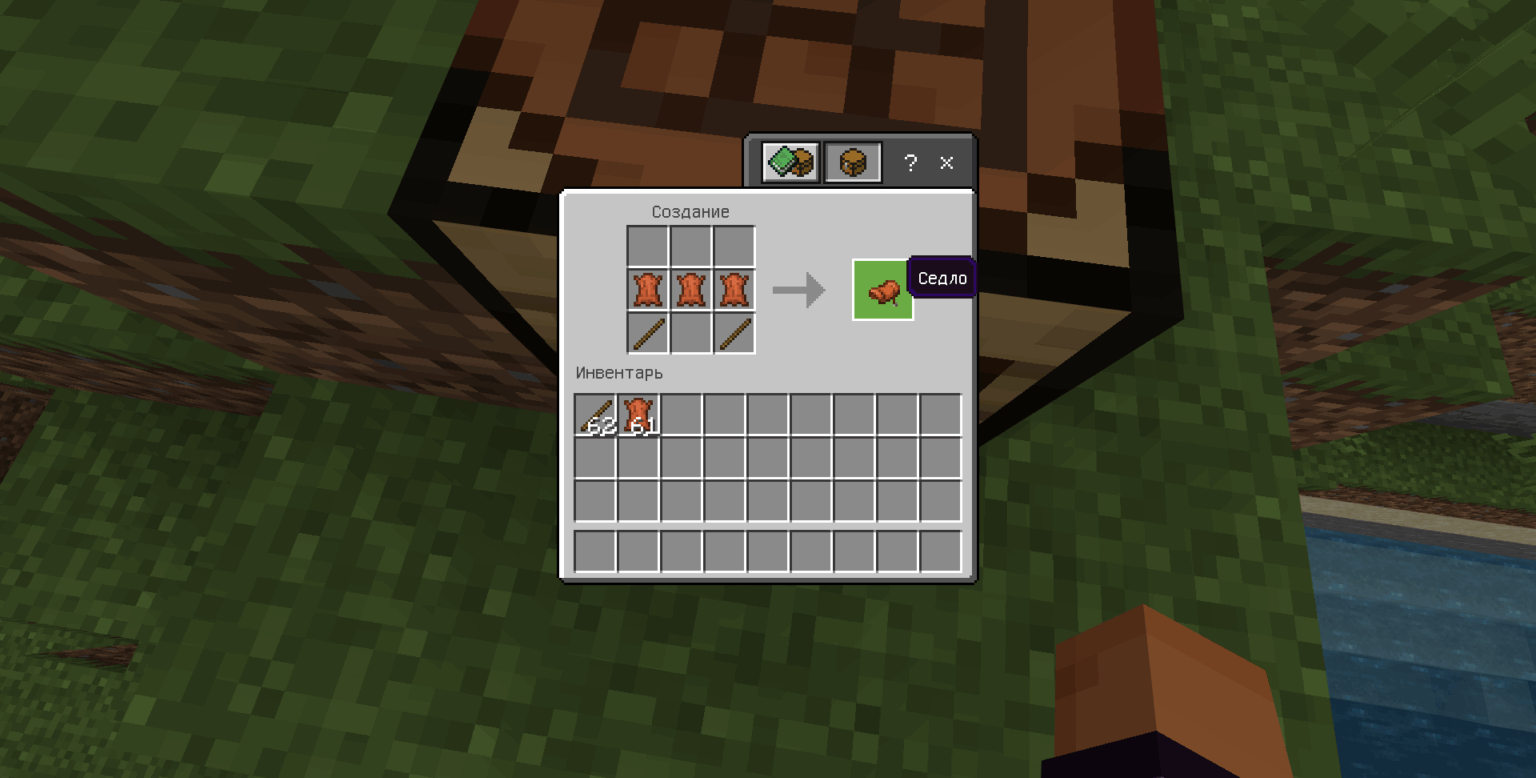This screenshot has width=1536, height=778.
Task: Click the stack of 61 leather in inventory
Action: 638,413
